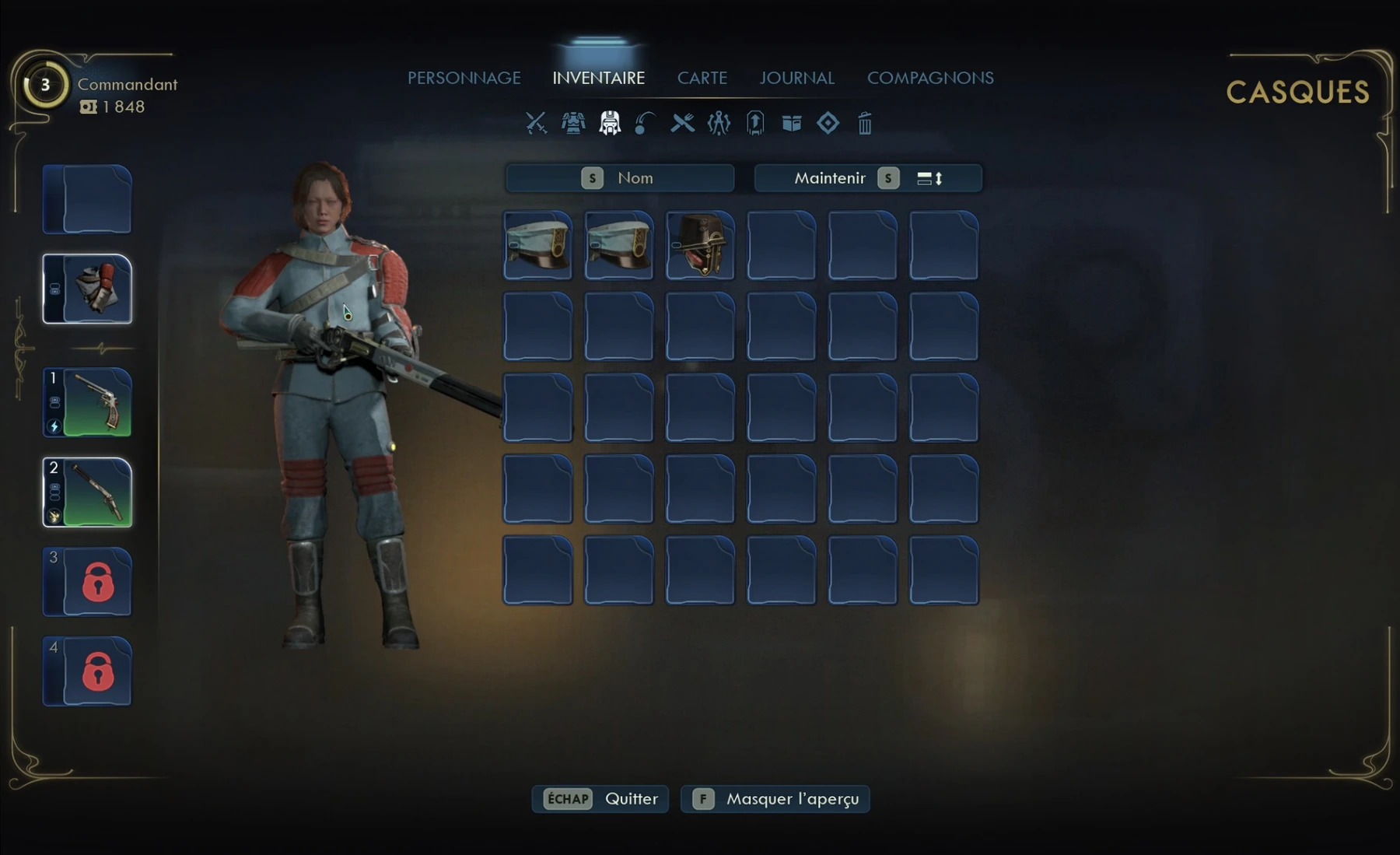Open the thrown ball category
This screenshot has height=855, width=1400.
[x=645, y=123]
